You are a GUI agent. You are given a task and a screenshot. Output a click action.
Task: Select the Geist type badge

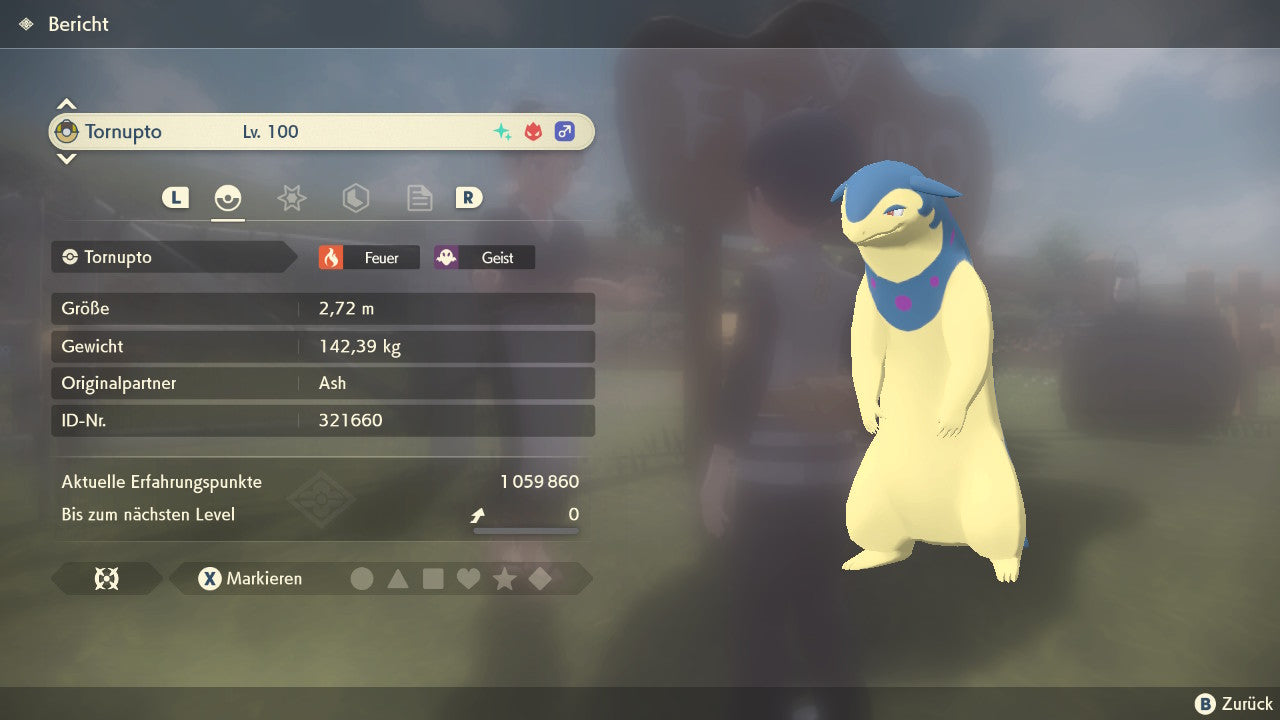pyautogui.click(x=484, y=258)
